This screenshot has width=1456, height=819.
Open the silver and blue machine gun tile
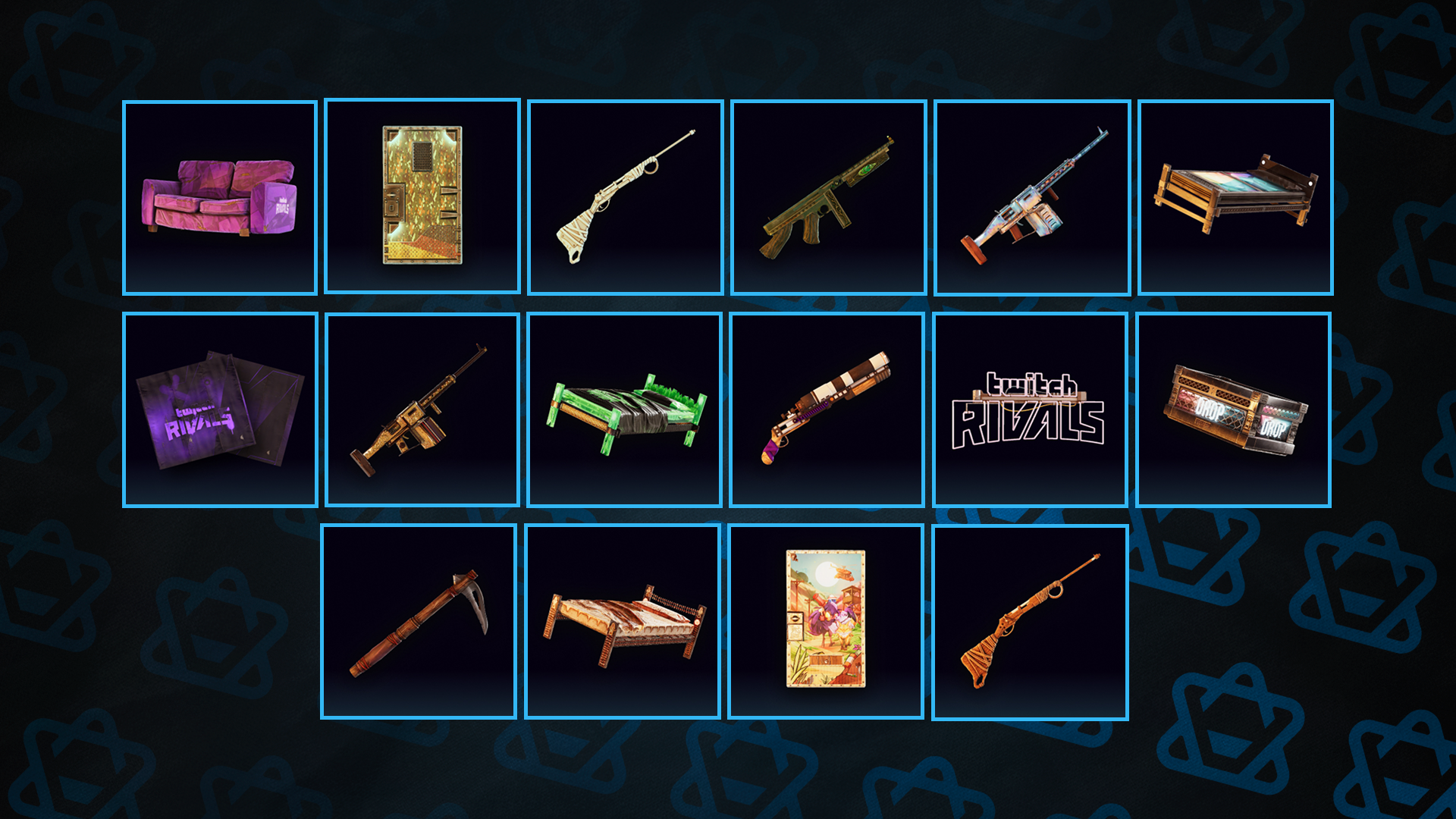[x=1032, y=197]
